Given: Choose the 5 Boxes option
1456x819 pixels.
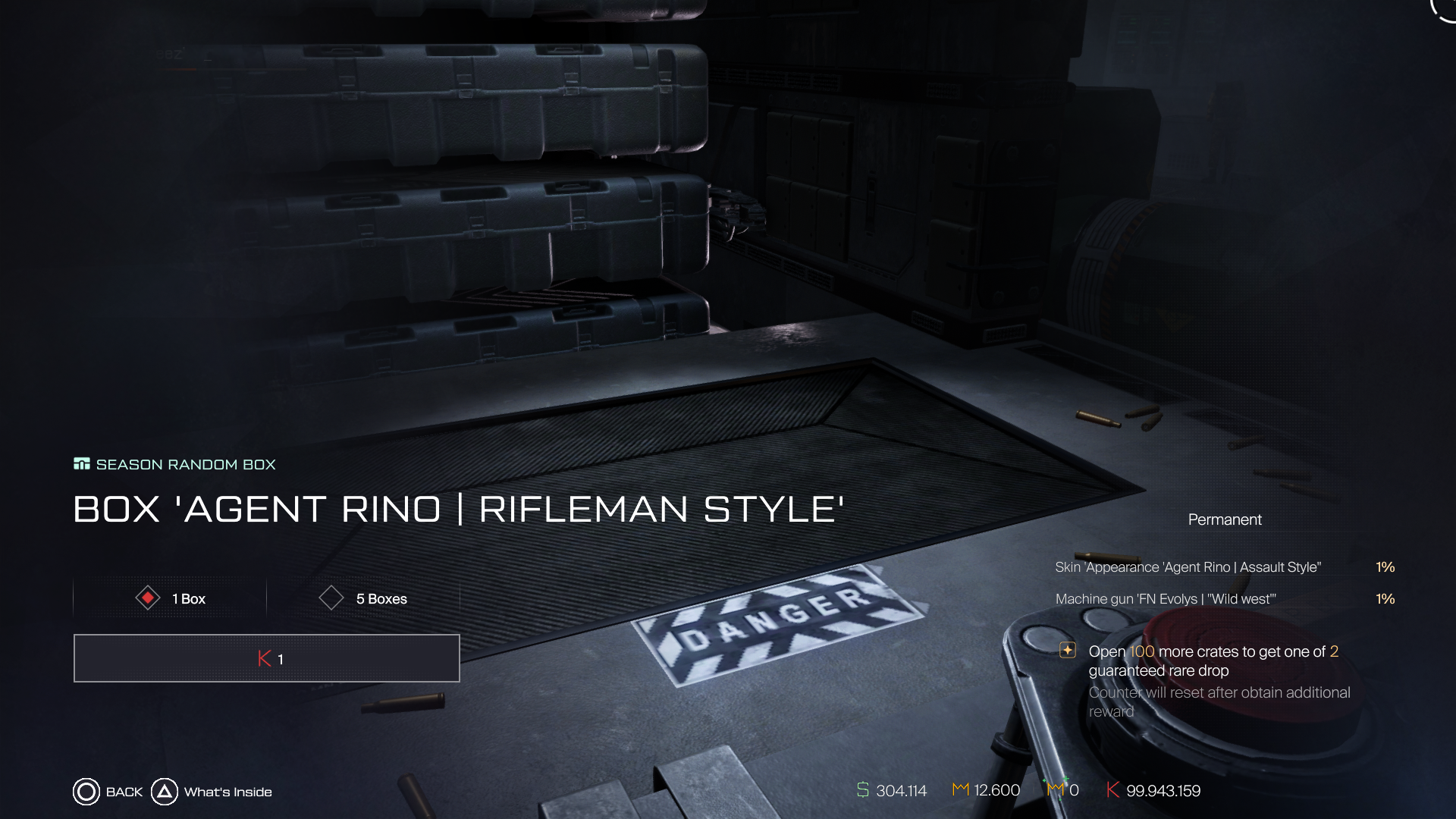Looking at the screenshot, I should click(x=363, y=598).
